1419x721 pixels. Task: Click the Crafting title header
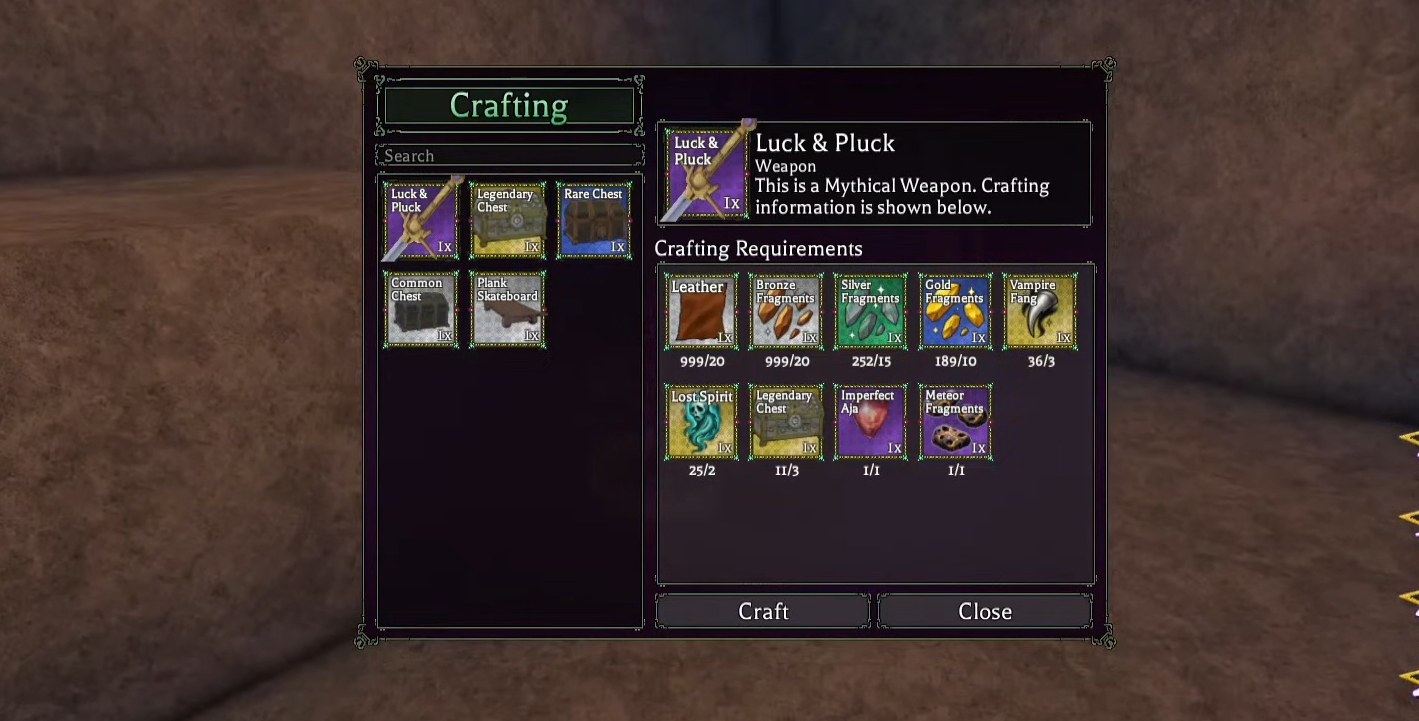[508, 105]
